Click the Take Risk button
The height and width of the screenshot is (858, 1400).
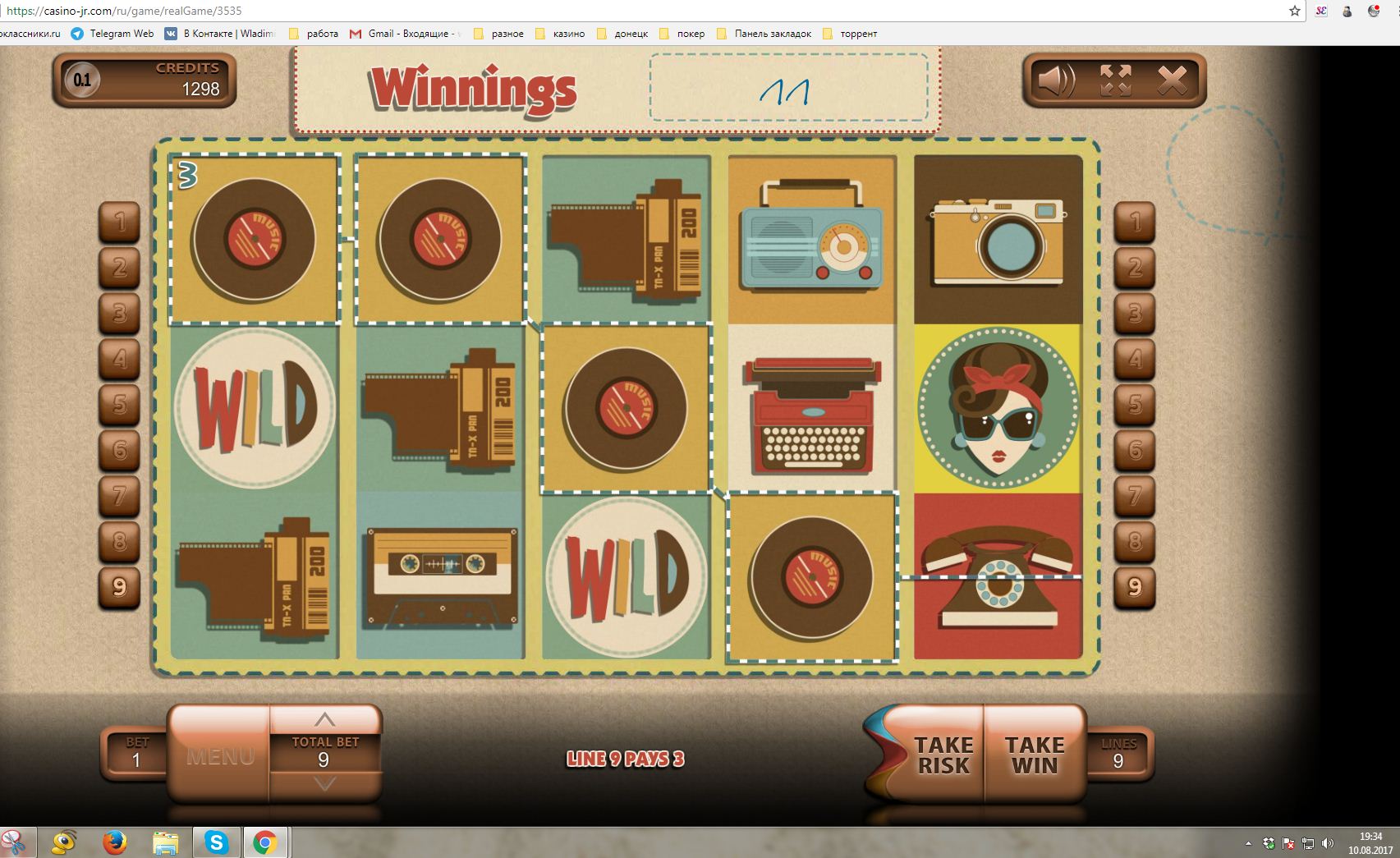(x=943, y=755)
